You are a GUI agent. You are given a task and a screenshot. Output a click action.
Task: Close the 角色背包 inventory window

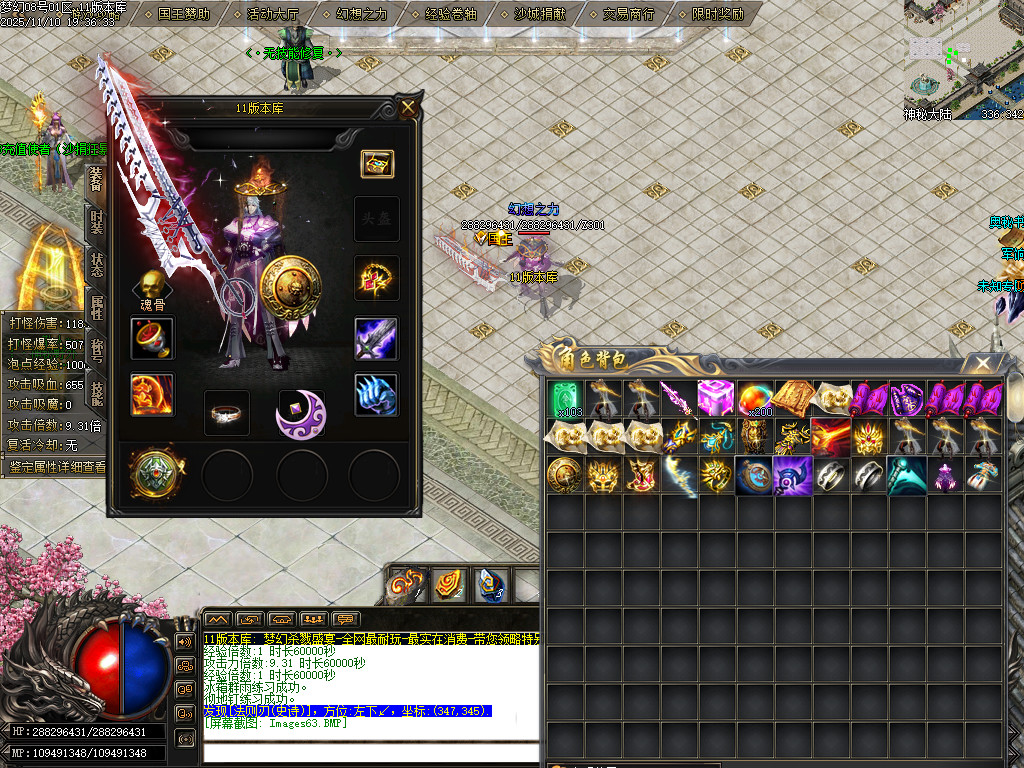(984, 363)
